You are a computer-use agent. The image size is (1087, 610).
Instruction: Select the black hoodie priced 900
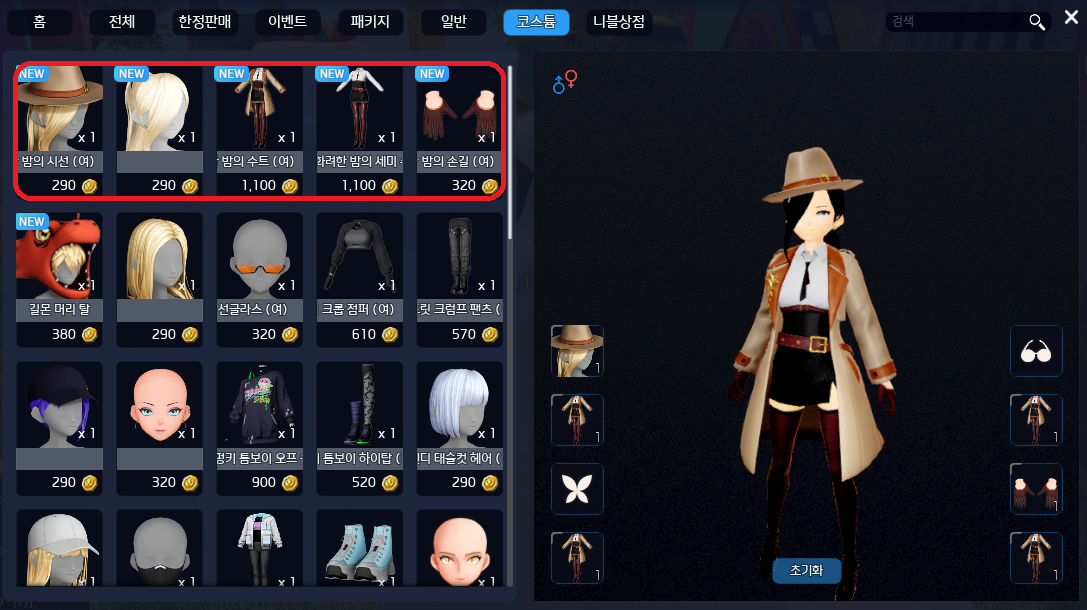259,428
